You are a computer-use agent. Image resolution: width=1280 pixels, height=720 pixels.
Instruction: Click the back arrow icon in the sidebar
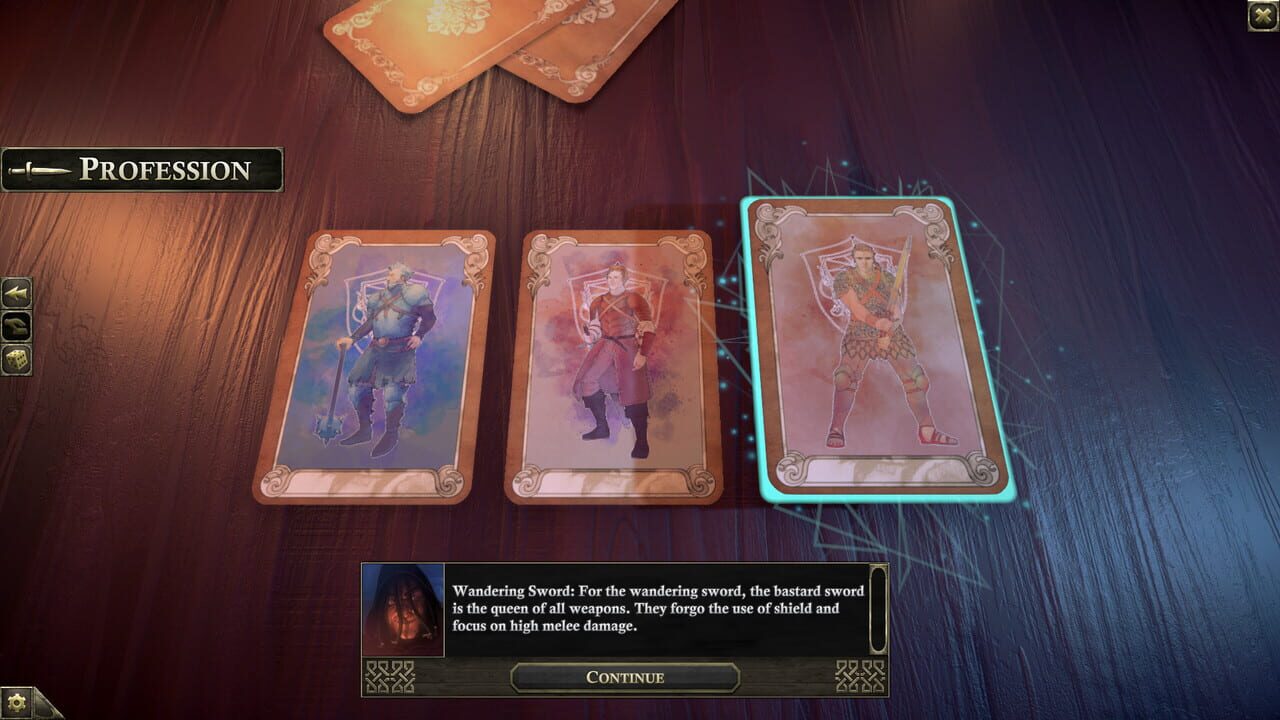(x=16, y=292)
